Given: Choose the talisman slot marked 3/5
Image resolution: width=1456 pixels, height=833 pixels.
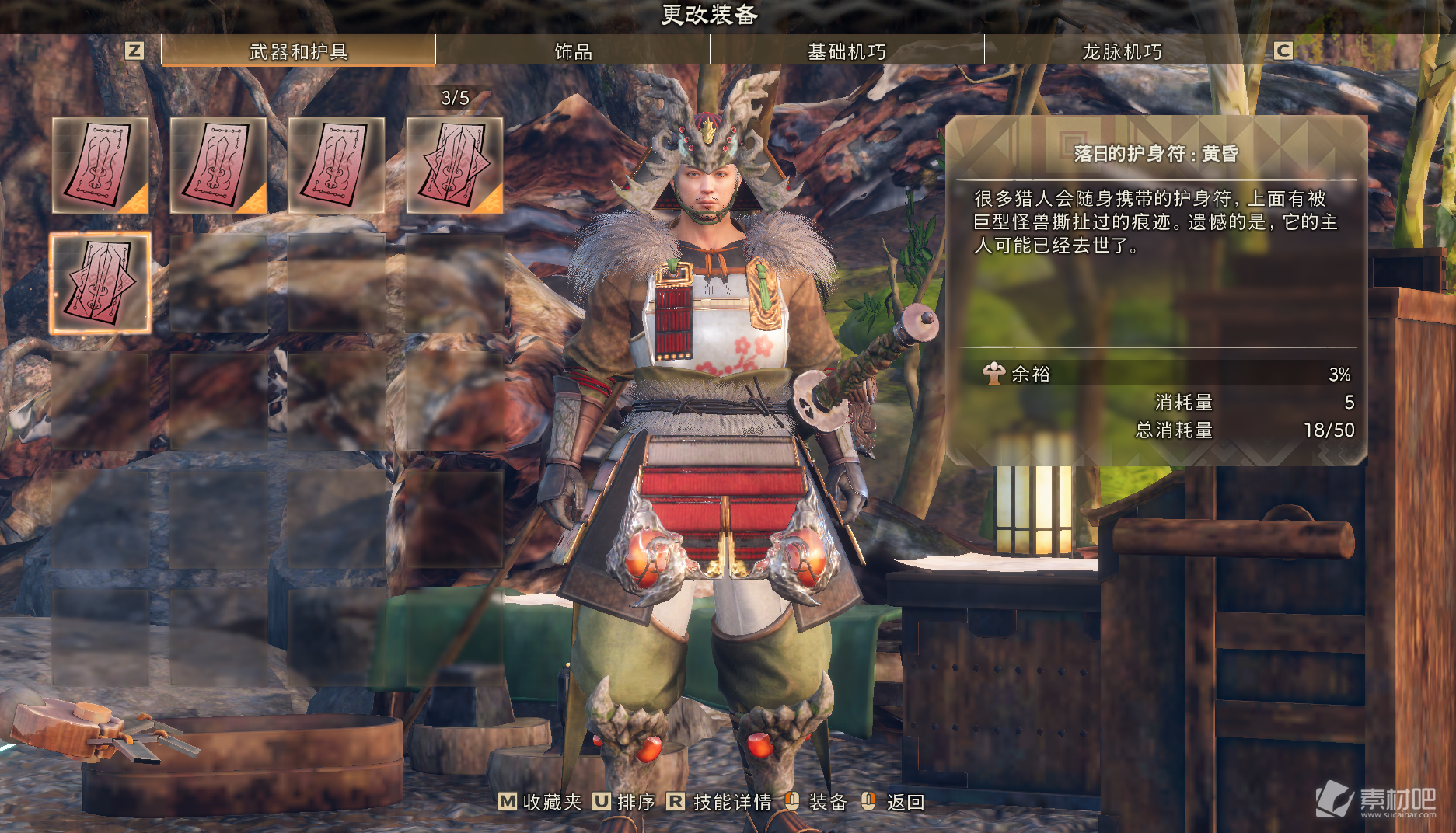Looking at the screenshot, I should click(454, 166).
